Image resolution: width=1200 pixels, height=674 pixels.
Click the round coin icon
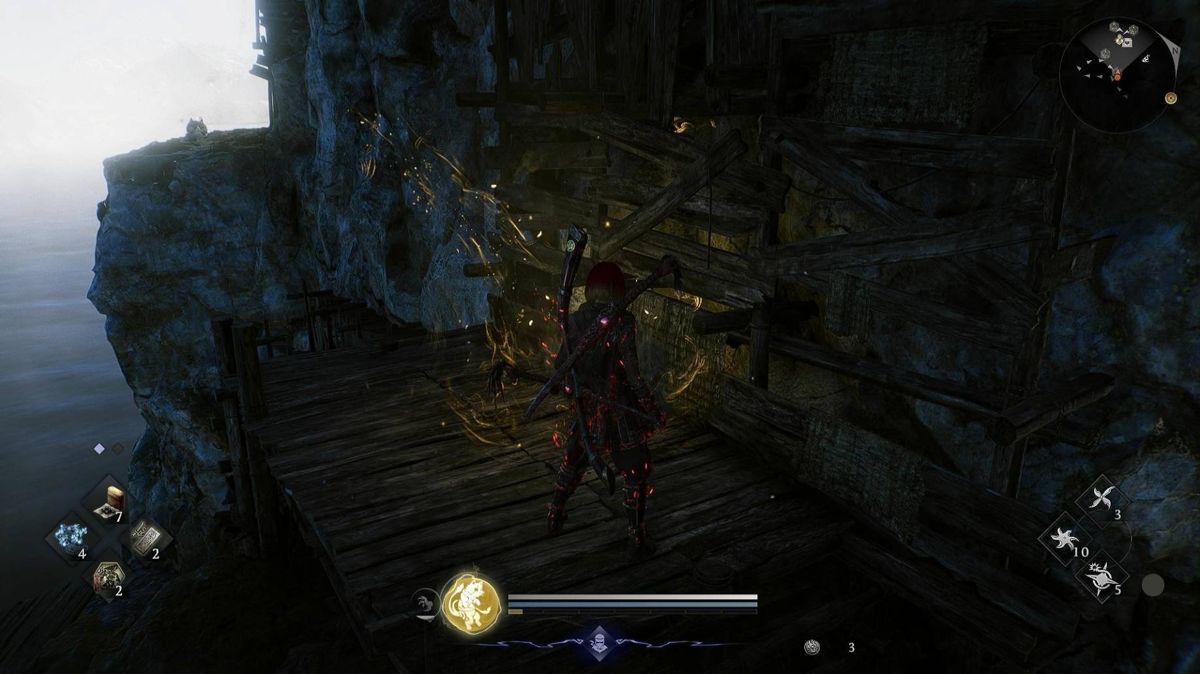(813, 647)
